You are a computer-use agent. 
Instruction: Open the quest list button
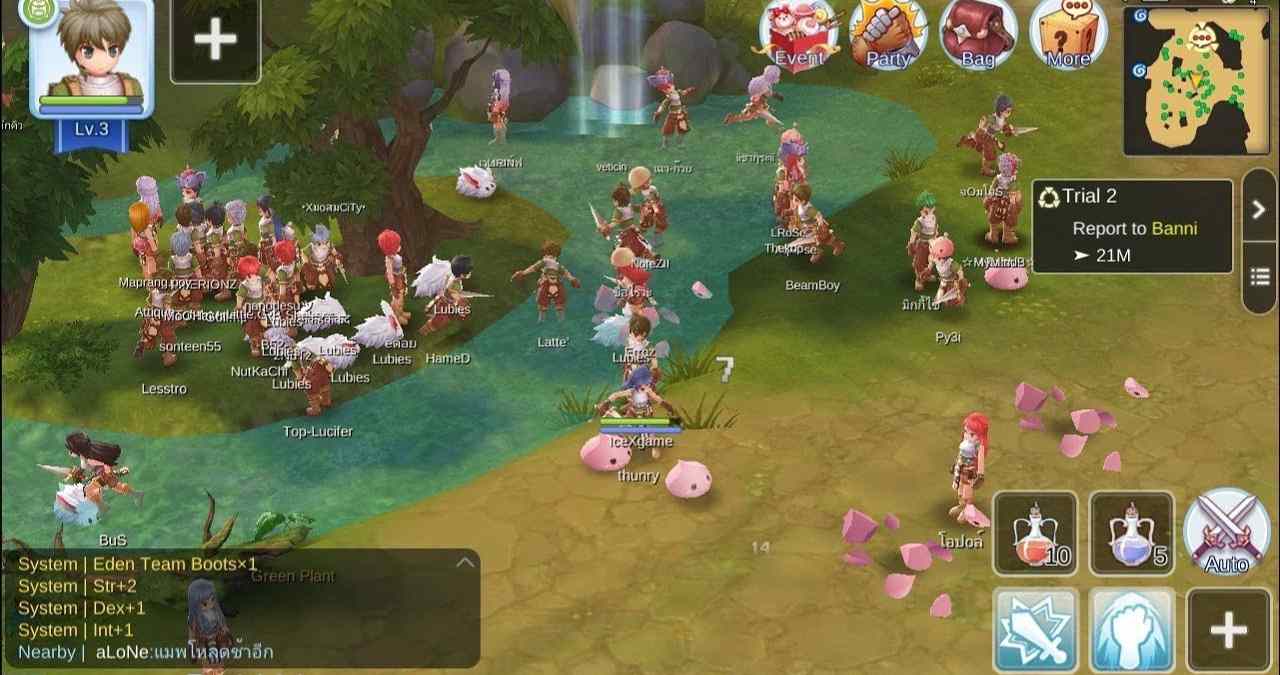pos(1259,276)
